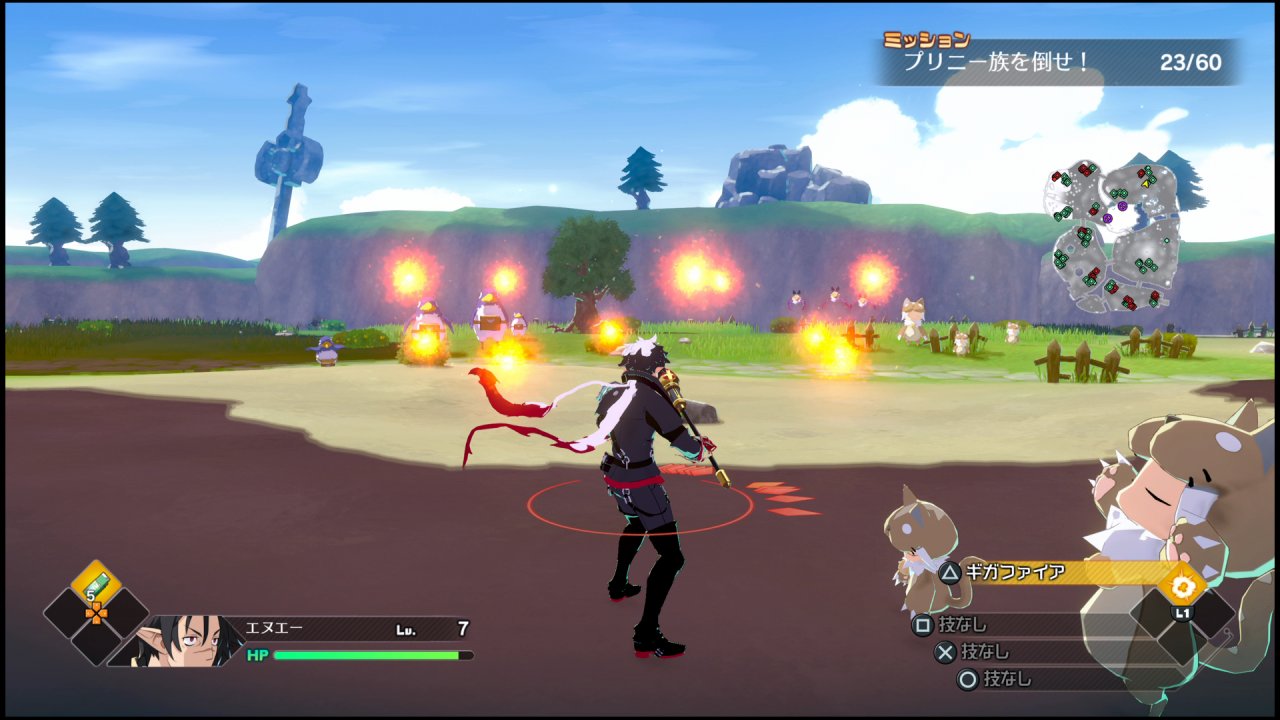The width and height of the screenshot is (1280, 720).
Task: Open the minimap
Action: [x=1112, y=236]
